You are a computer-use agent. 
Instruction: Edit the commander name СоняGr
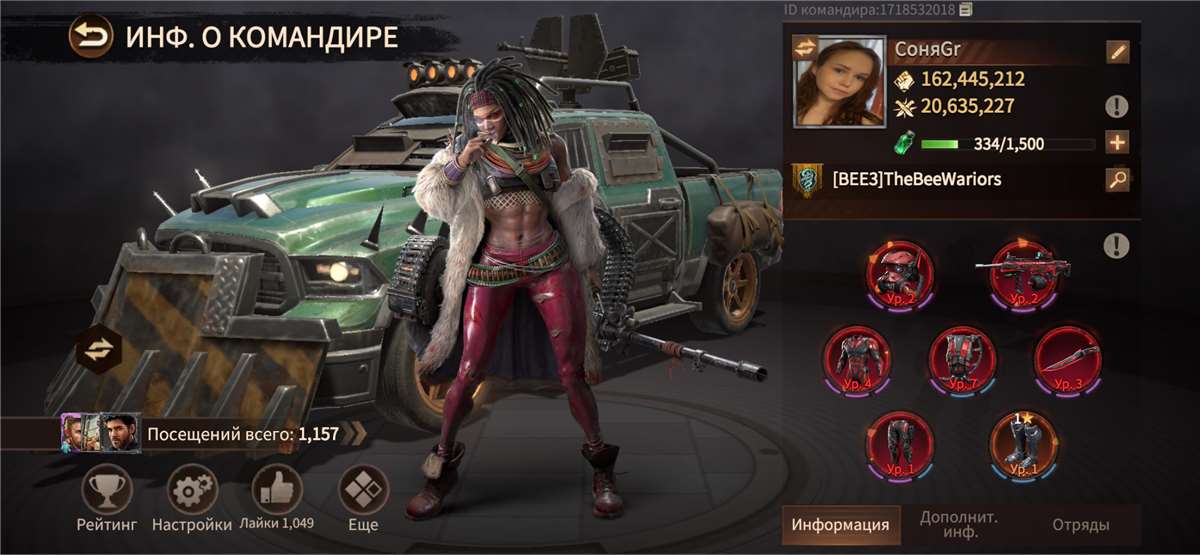1117,52
